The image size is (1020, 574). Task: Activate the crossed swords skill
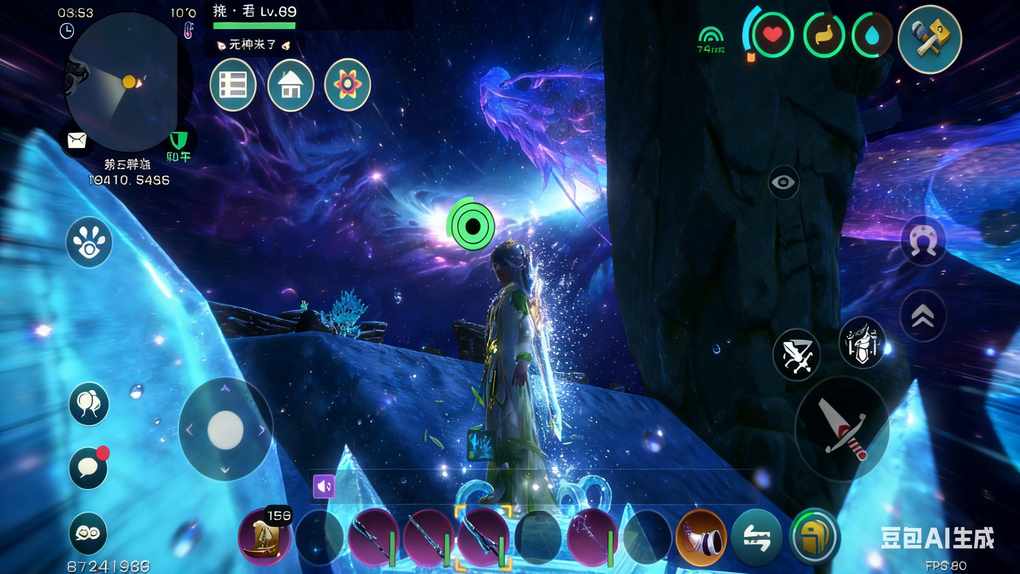[x=796, y=354]
